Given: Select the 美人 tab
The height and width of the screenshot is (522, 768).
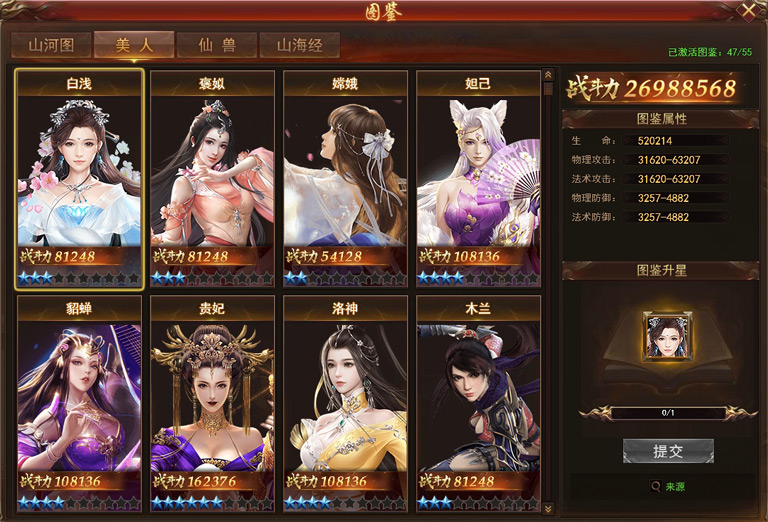Looking at the screenshot, I should pyautogui.click(x=134, y=45).
